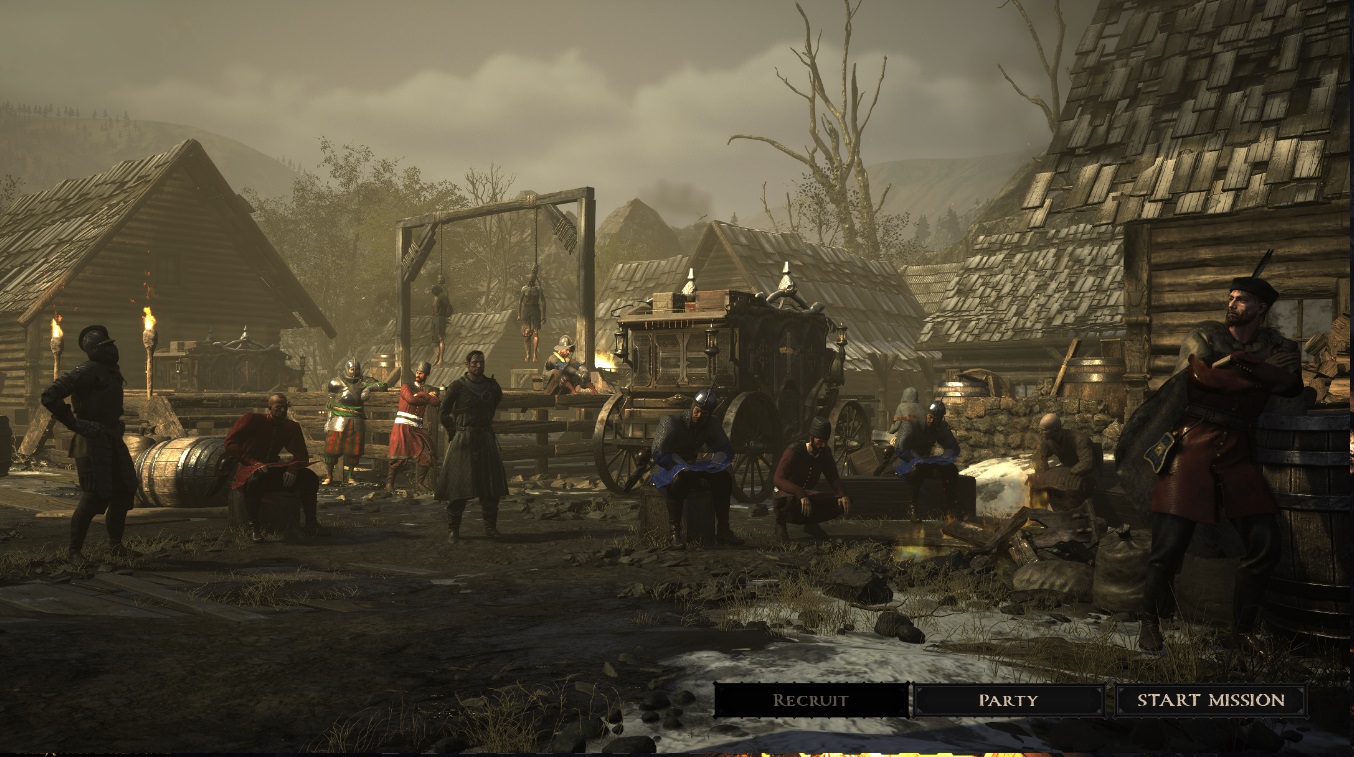Open the Party screen
This screenshot has height=757, width=1354.
click(1008, 700)
